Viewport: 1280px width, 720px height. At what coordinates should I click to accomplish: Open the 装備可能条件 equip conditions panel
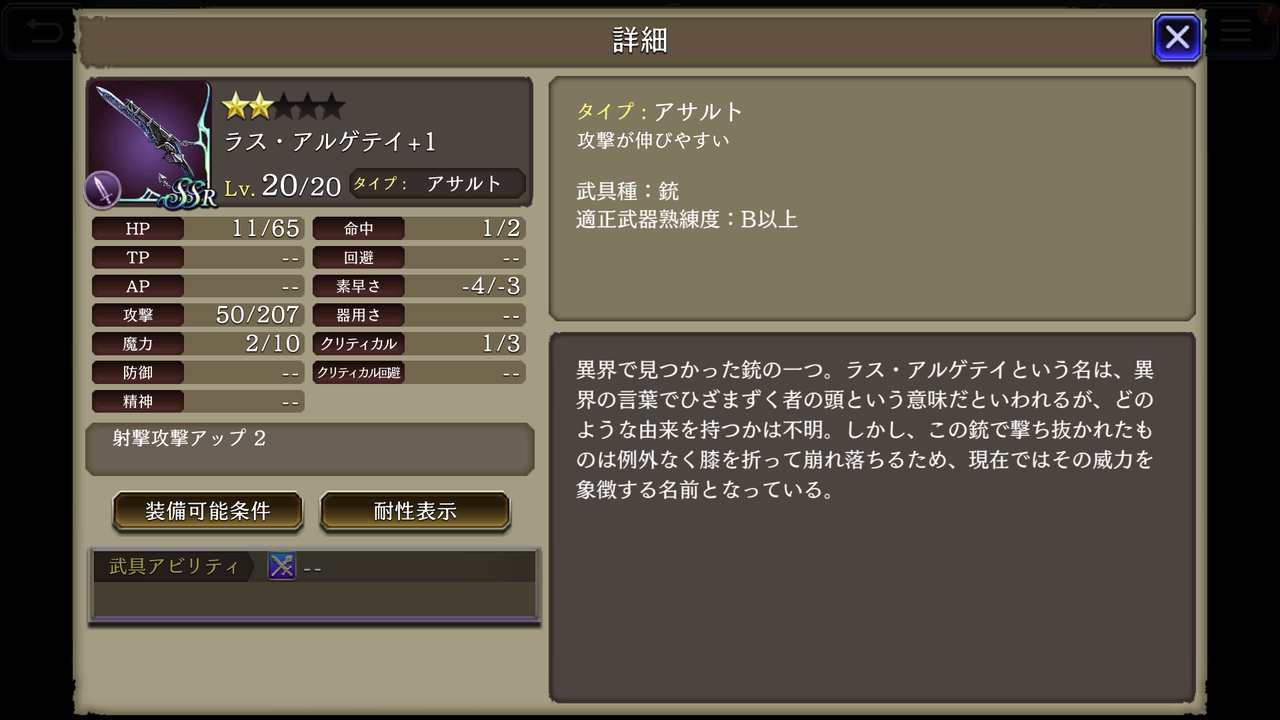pos(207,510)
